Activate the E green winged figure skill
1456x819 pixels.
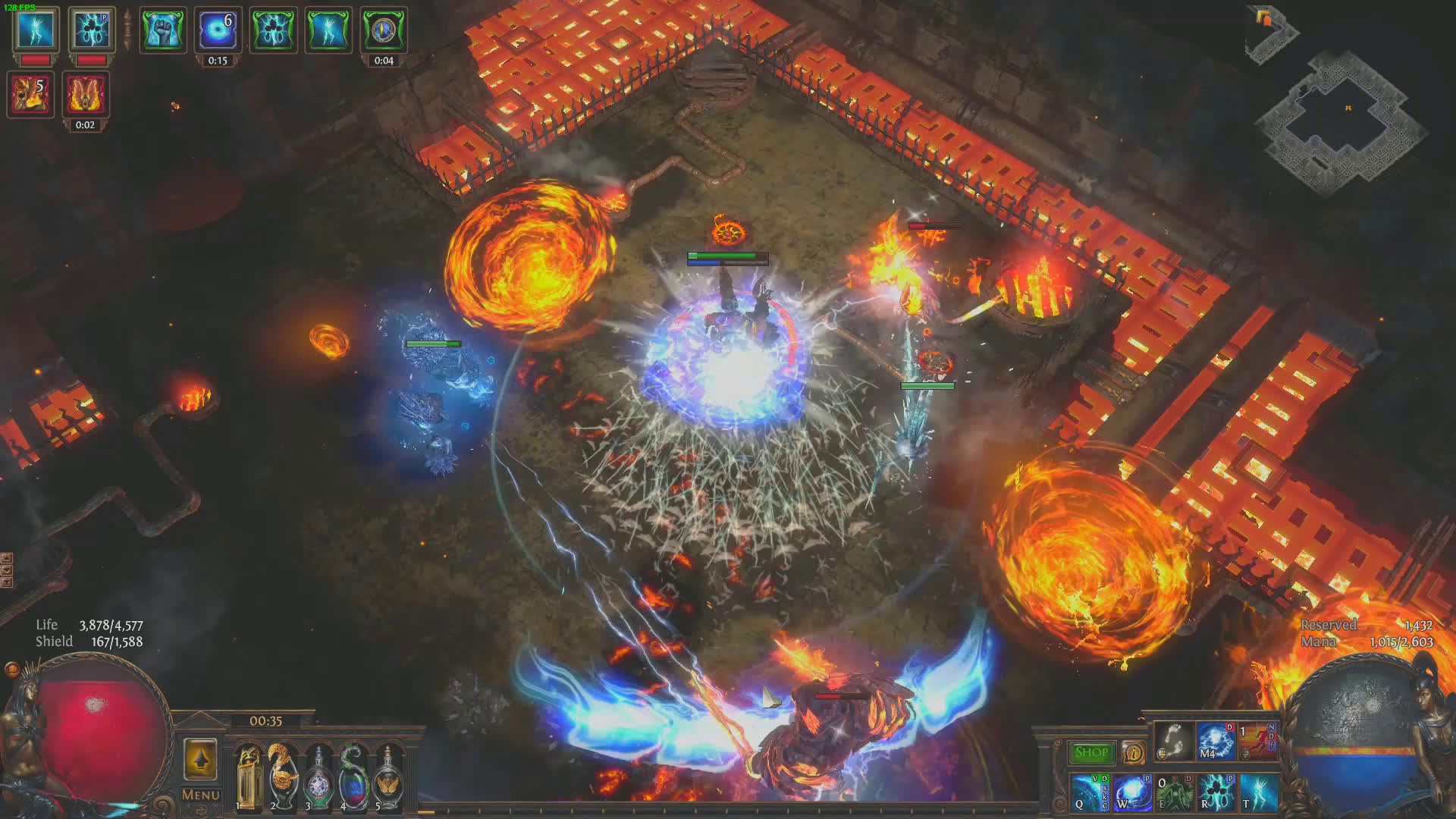click(1174, 792)
